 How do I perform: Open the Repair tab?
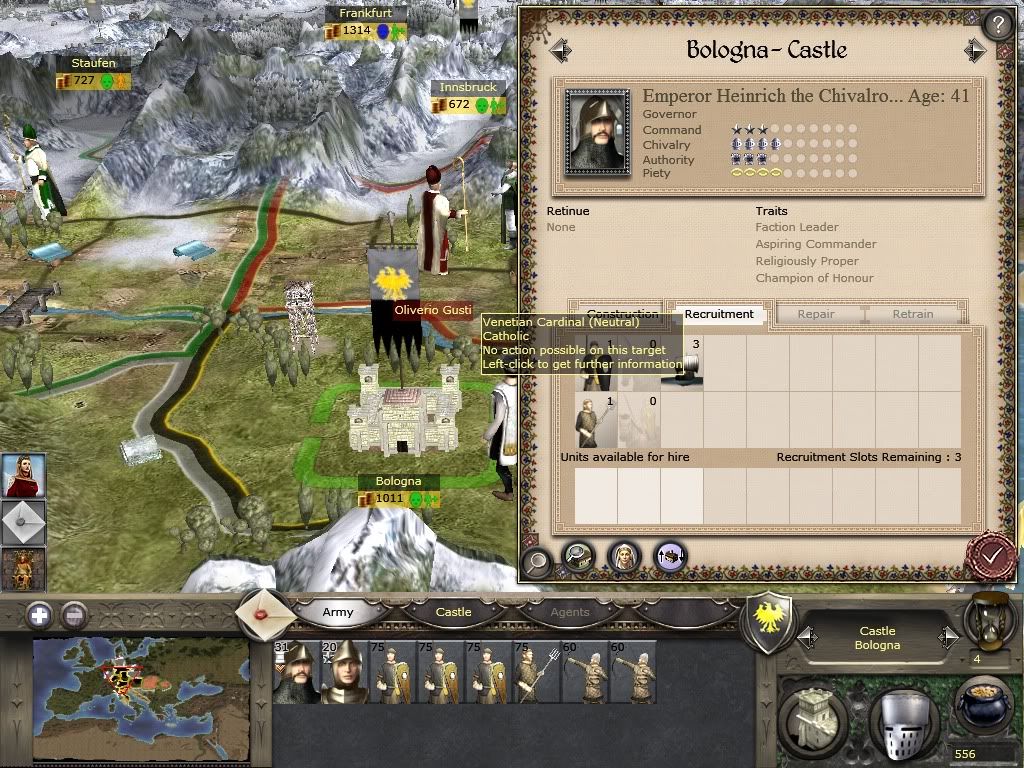coord(816,314)
